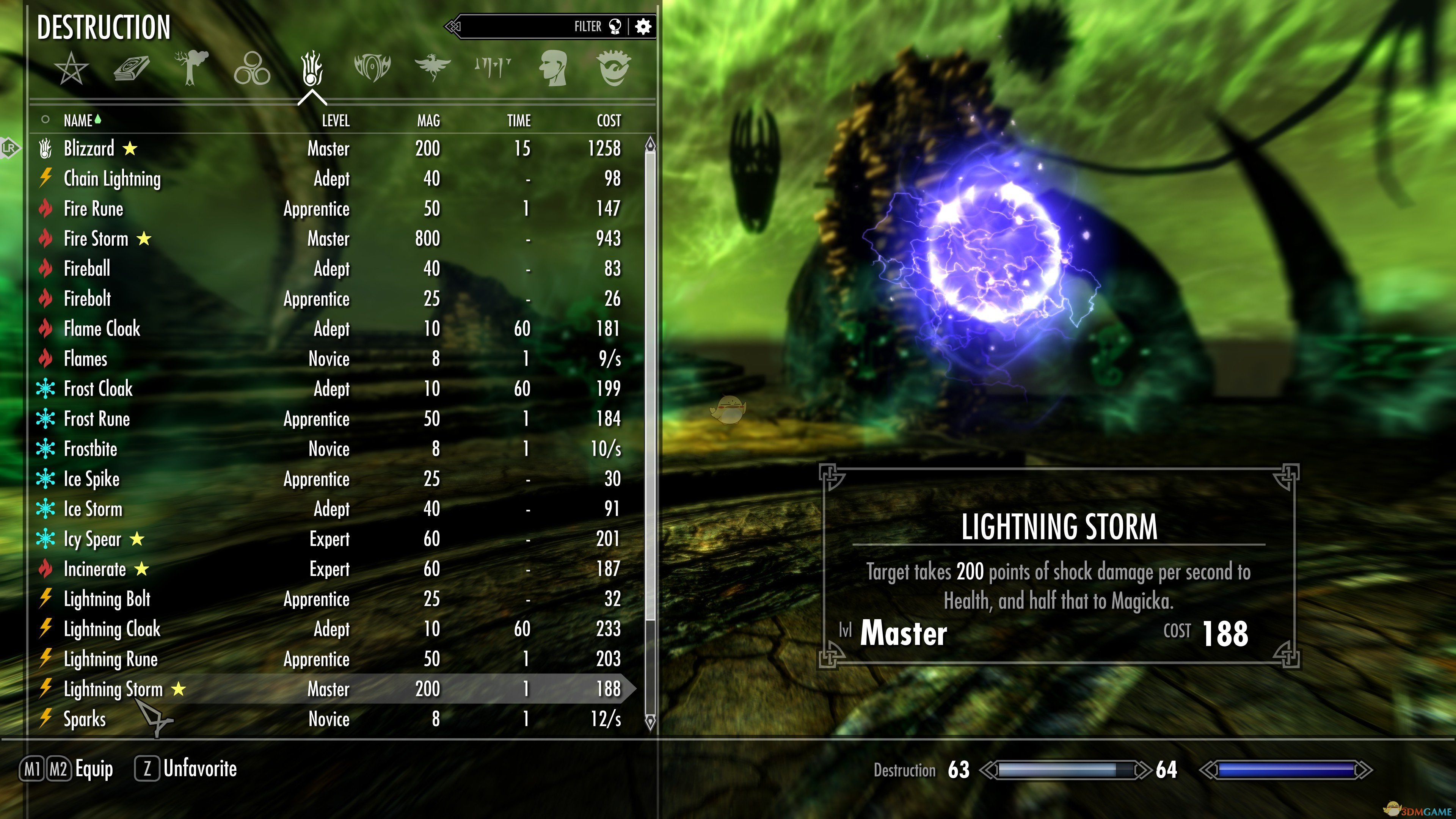Screen dimensions: 1456x819
Task: Switch to the Powers head-profile tab
Action: click(x=553, y=68)
